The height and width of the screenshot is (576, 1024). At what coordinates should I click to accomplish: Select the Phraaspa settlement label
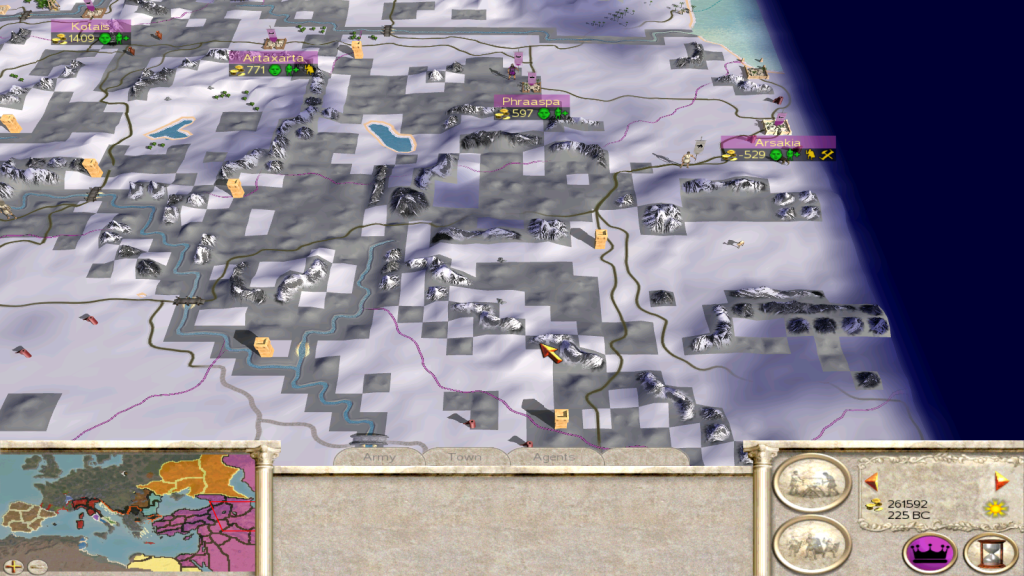click(530, 102)
